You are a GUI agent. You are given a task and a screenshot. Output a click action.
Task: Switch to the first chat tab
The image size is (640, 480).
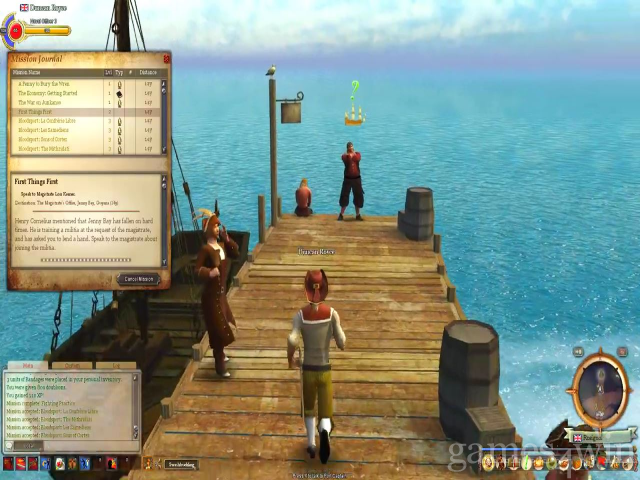pyautogui.click(x=27, y=366)
